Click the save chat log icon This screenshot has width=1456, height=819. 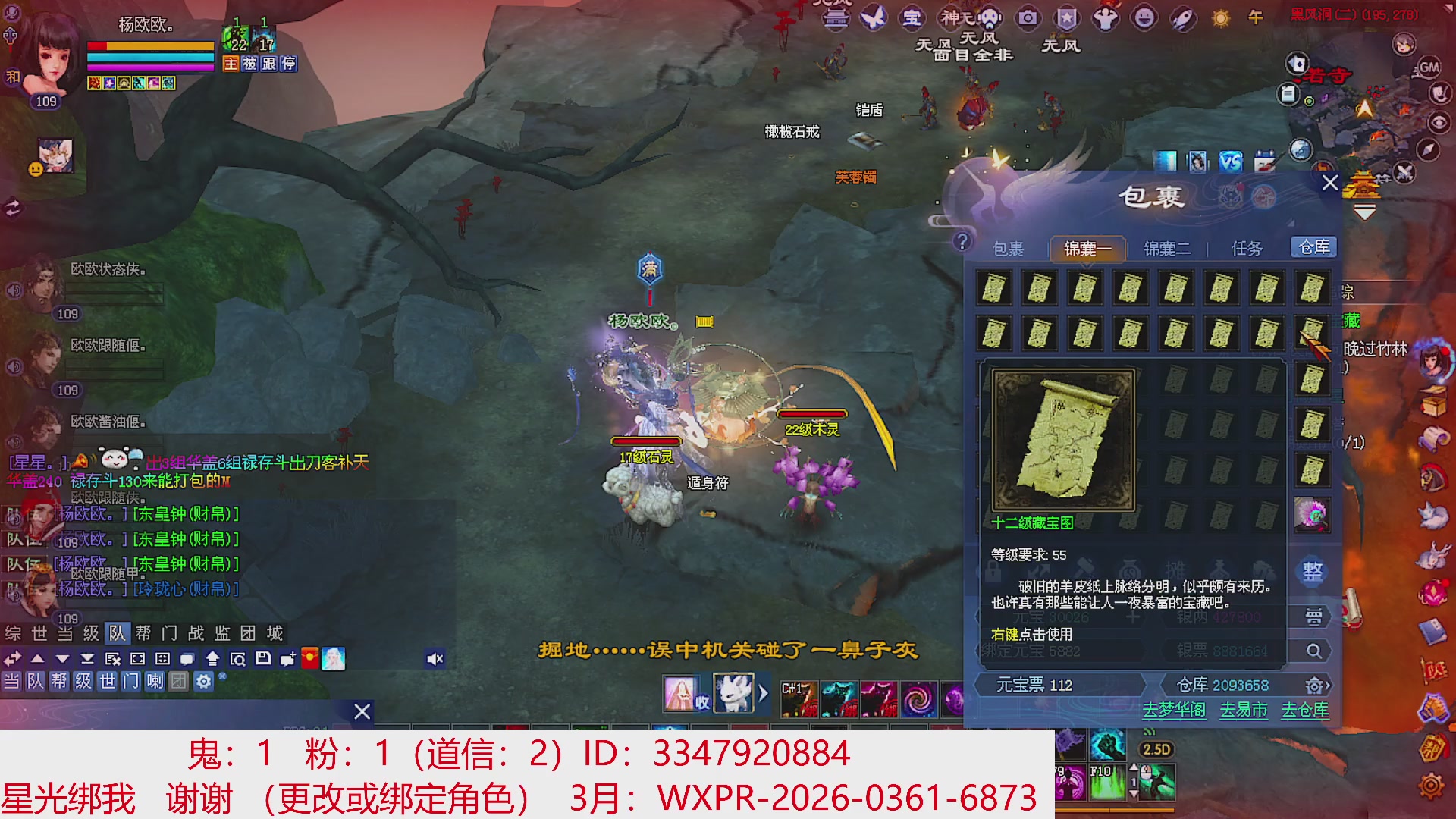coord(263,658)
